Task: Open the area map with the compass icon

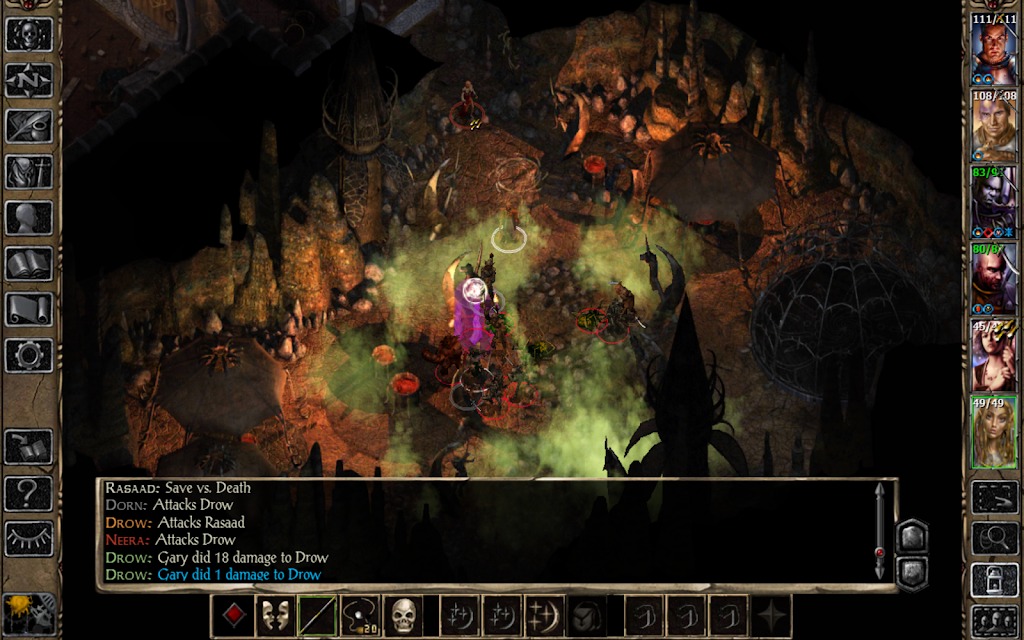Action: coord(29,79)
